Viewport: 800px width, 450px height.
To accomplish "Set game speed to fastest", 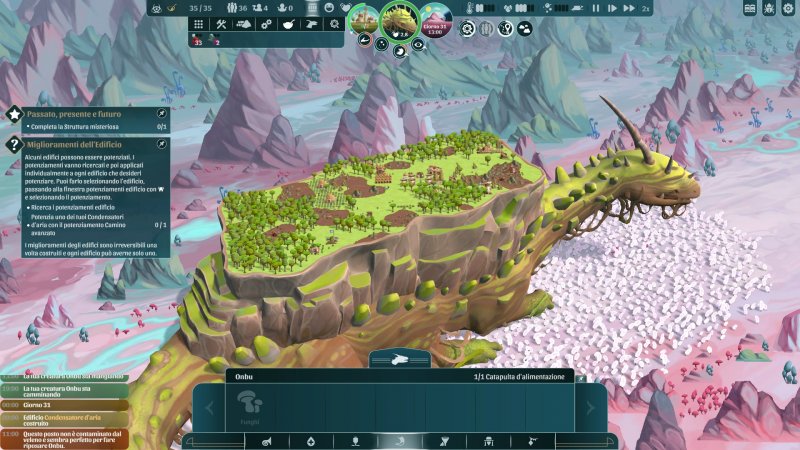I will (x=629, y=8).
